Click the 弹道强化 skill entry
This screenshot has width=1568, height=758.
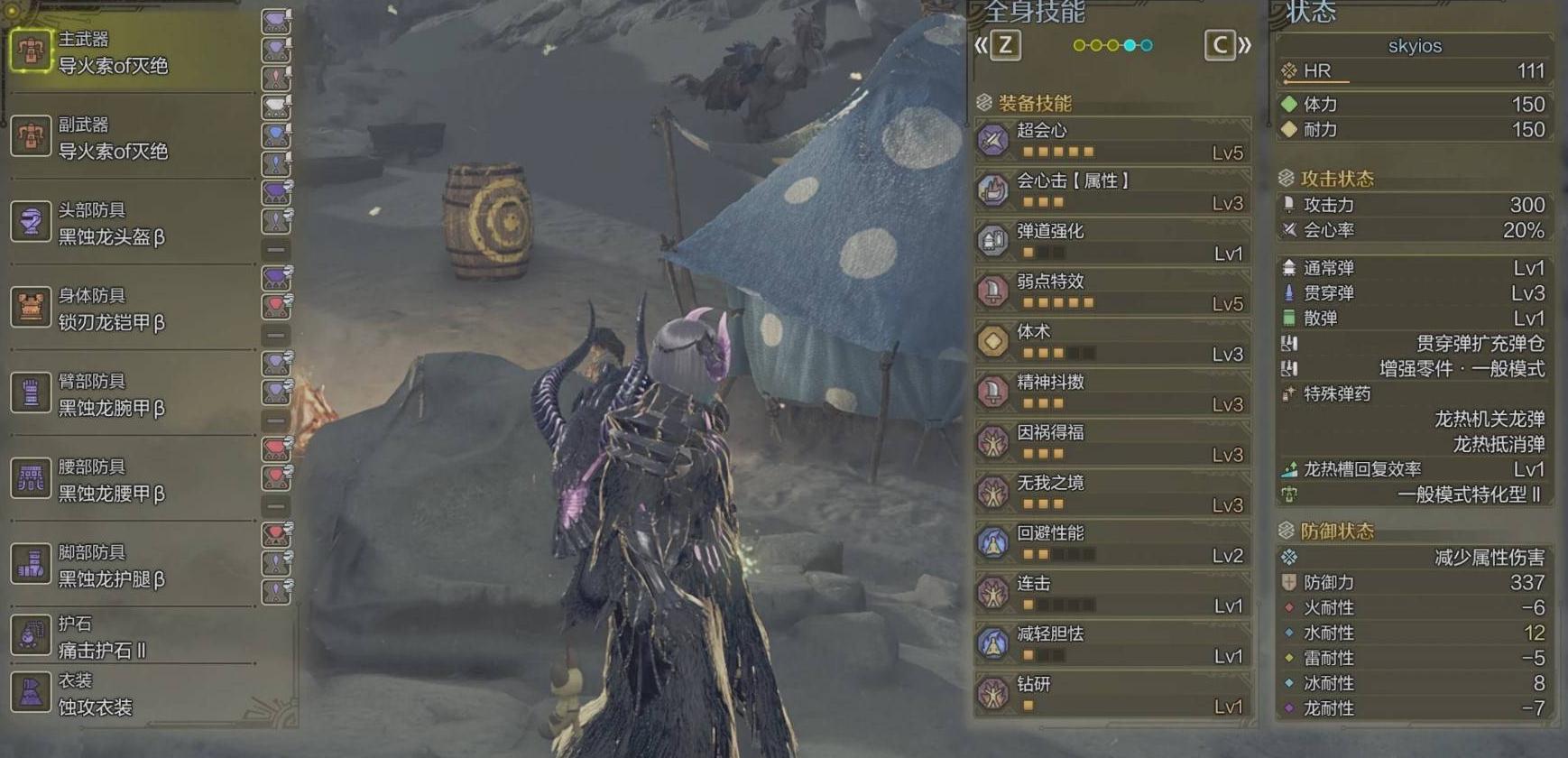tap(1112, 242)
